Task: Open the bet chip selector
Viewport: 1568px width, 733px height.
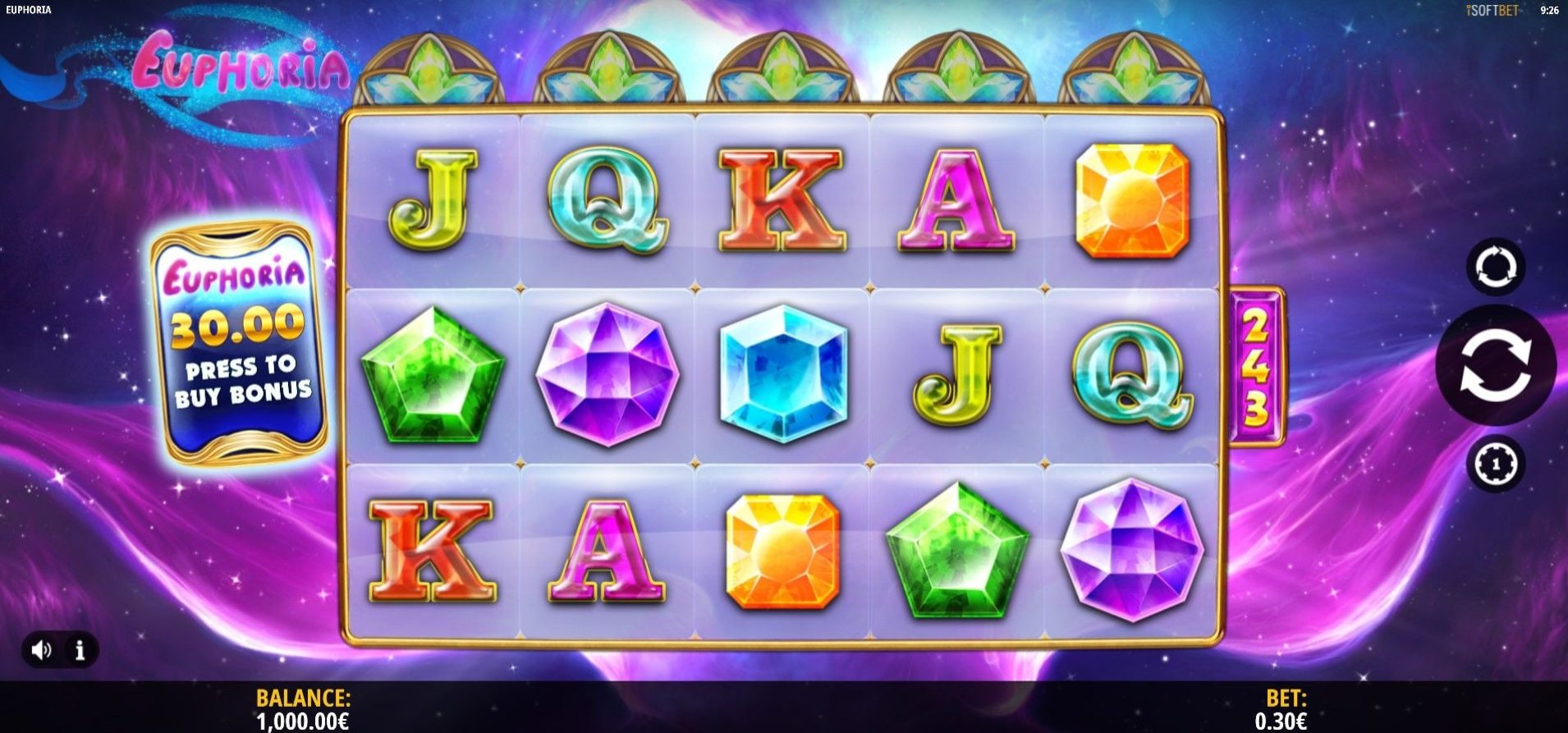Action: click(x=1495, y=464)
